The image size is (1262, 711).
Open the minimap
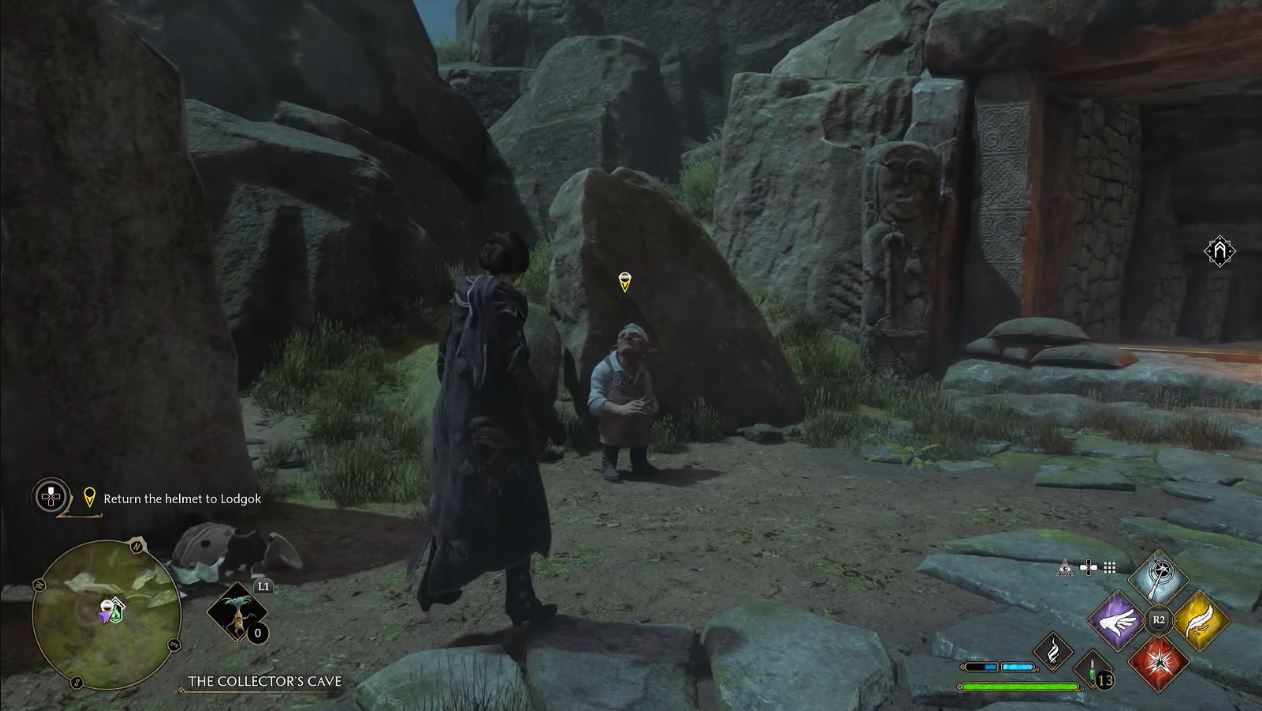pyautogui.click(x=106, y=615)
